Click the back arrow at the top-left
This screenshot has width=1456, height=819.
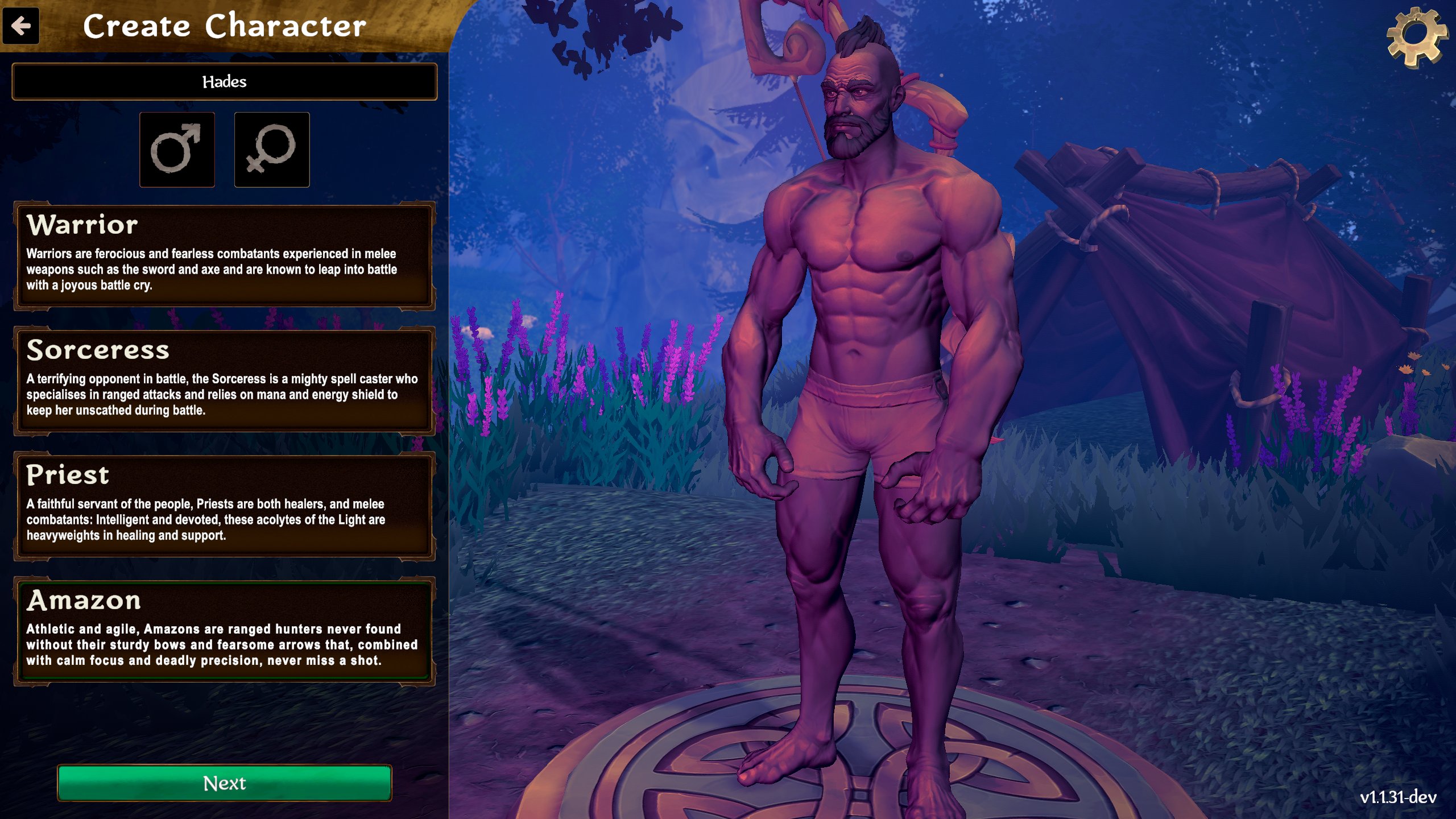[22, 26]
